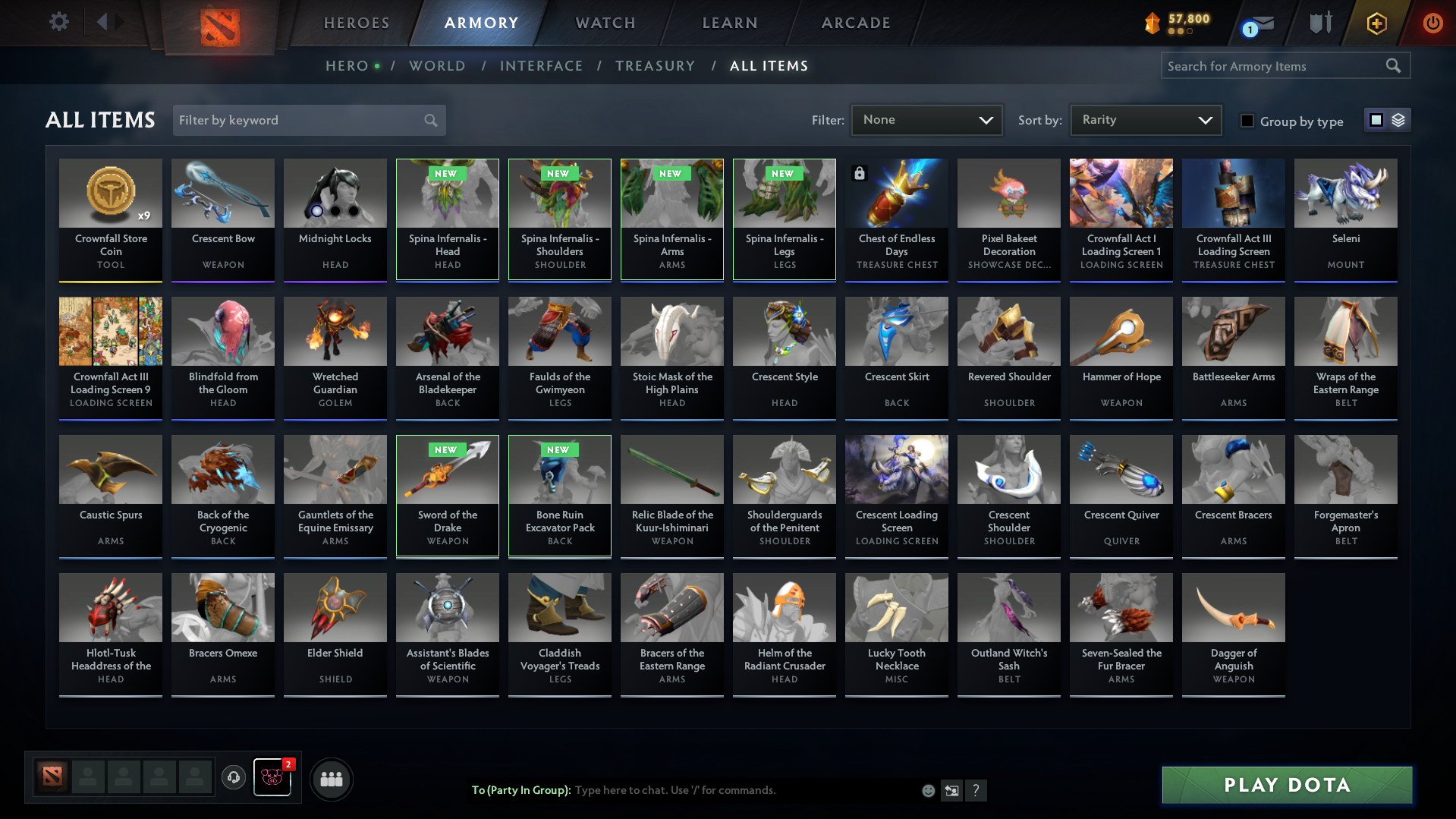
Task: Select the single item grid view toggle
Action: 1376,120
